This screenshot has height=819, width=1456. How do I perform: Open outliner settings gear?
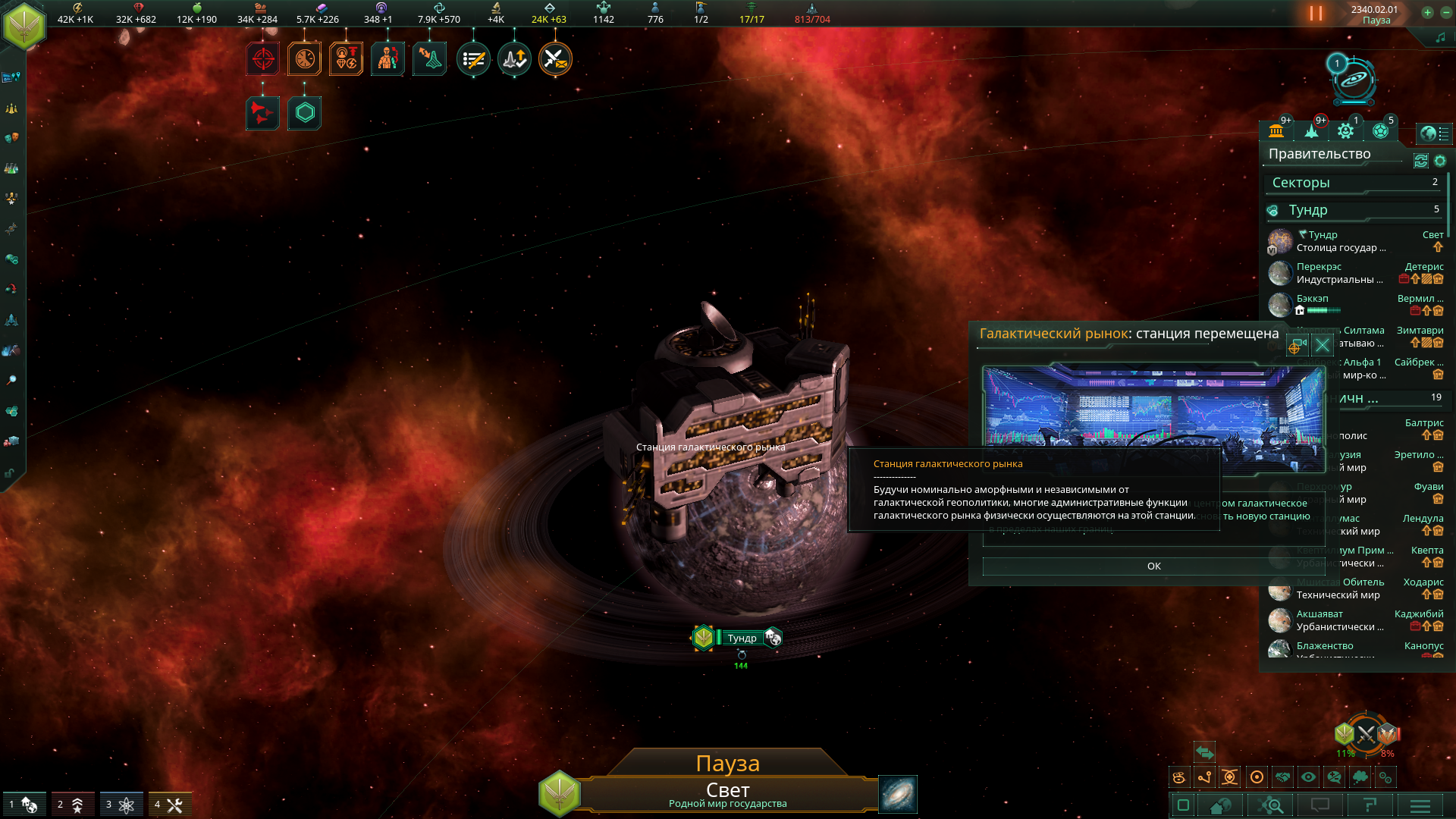pyautogui.click(x=1440, y=161)
